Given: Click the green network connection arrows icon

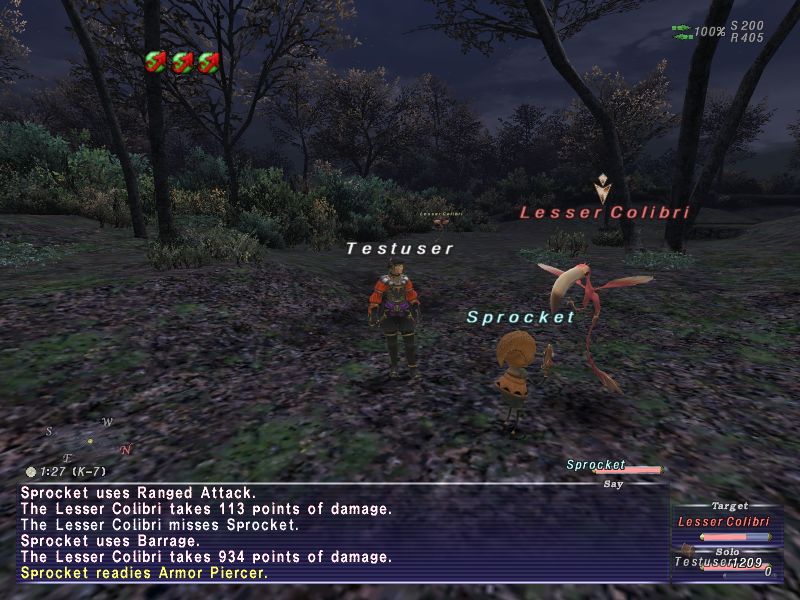Looking at the screenshot, I should pos(683,32).
